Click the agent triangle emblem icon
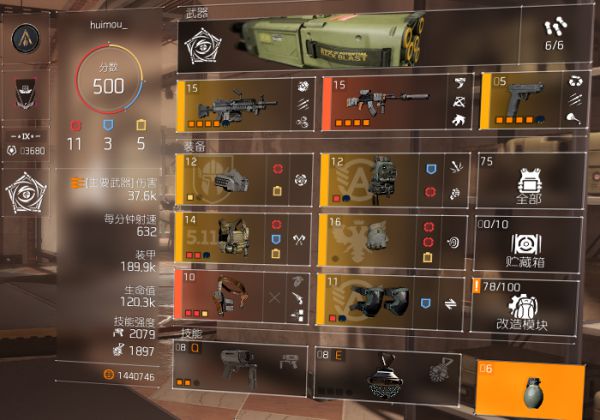The image size is (600, 420). pyautogui.click(x=23, y=39)
